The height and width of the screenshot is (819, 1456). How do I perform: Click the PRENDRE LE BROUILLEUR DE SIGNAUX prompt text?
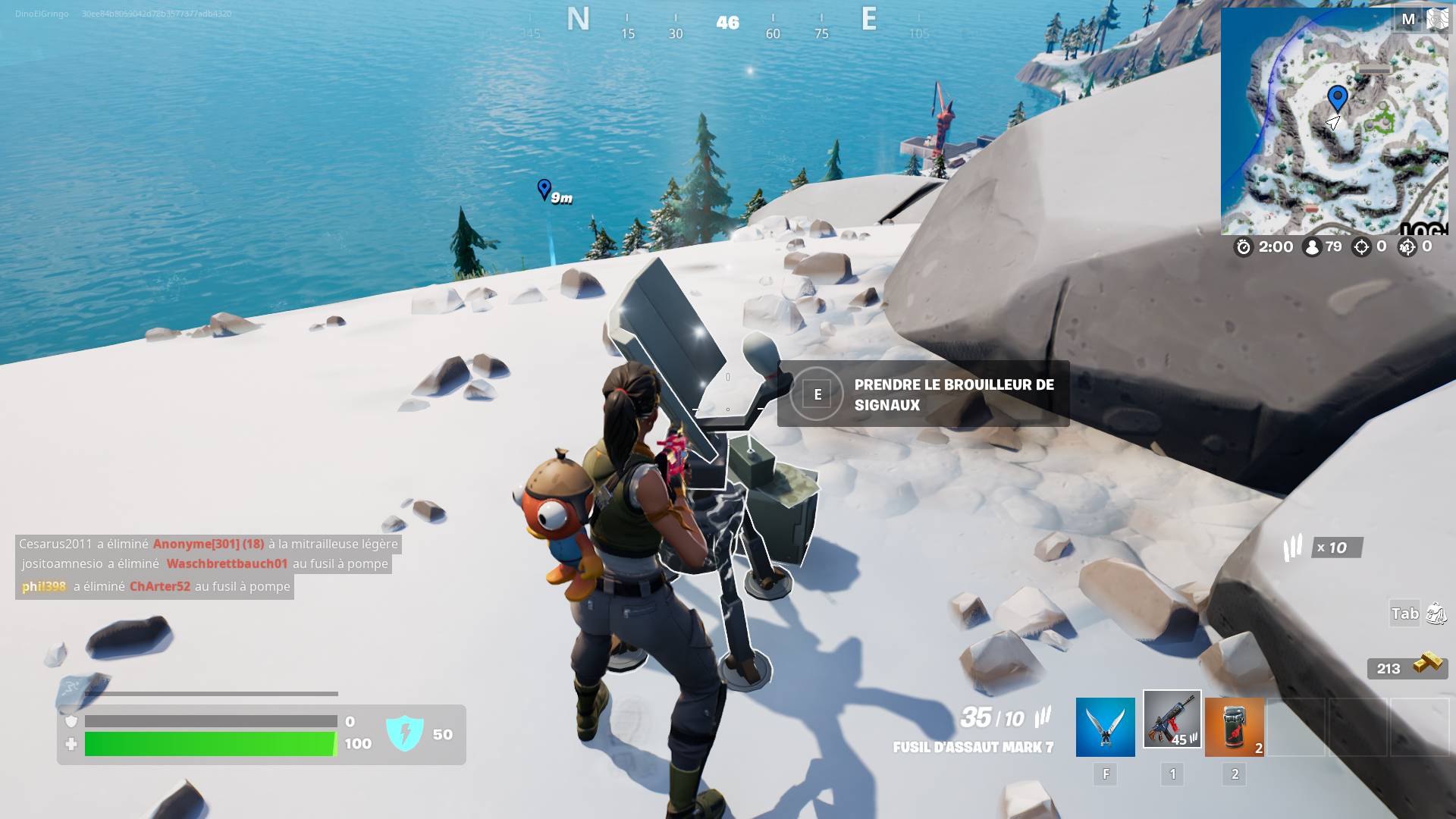[x=953, y=394]
